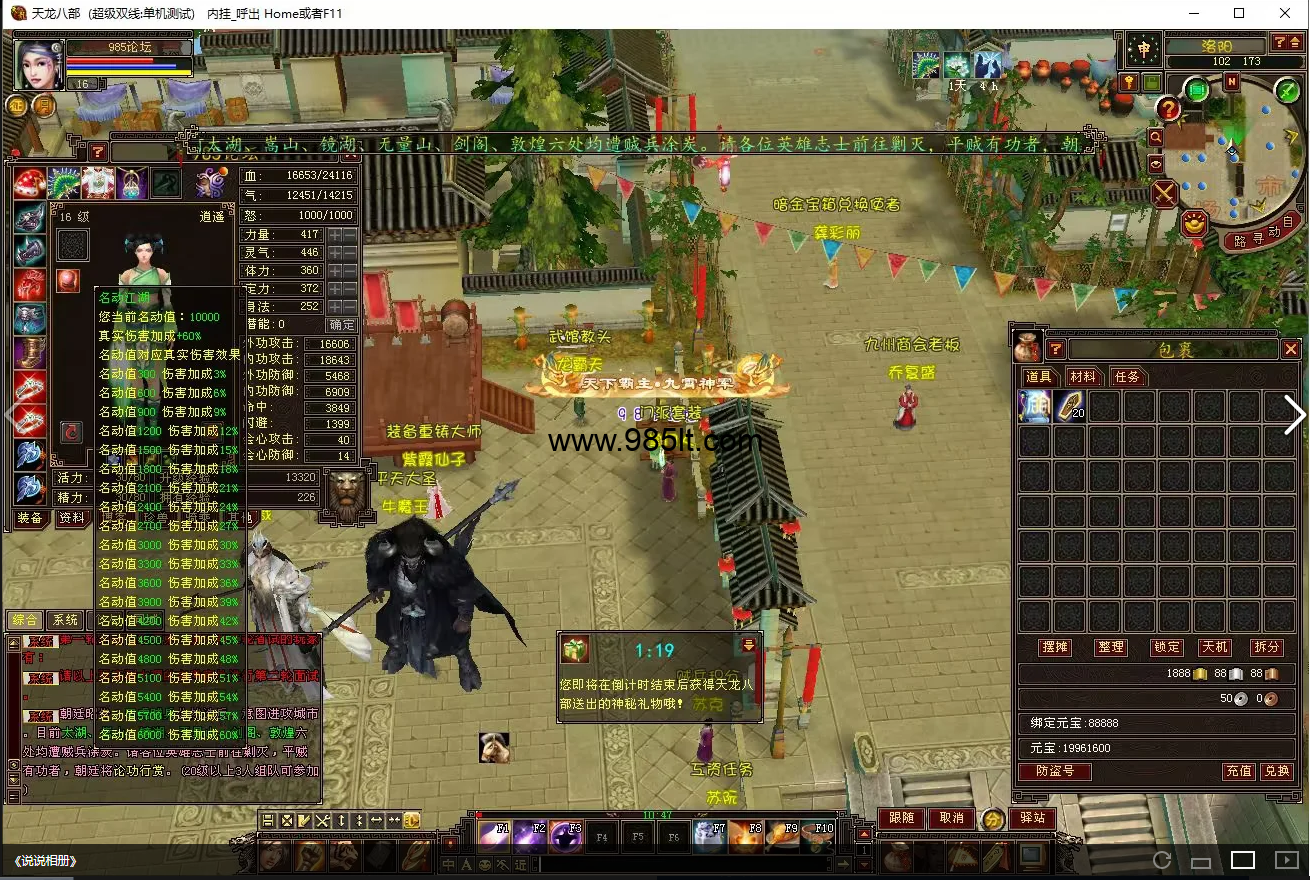Click the 整理 sort button
This screenshot has width=1310, height=880.
(x=1111, y=647)
